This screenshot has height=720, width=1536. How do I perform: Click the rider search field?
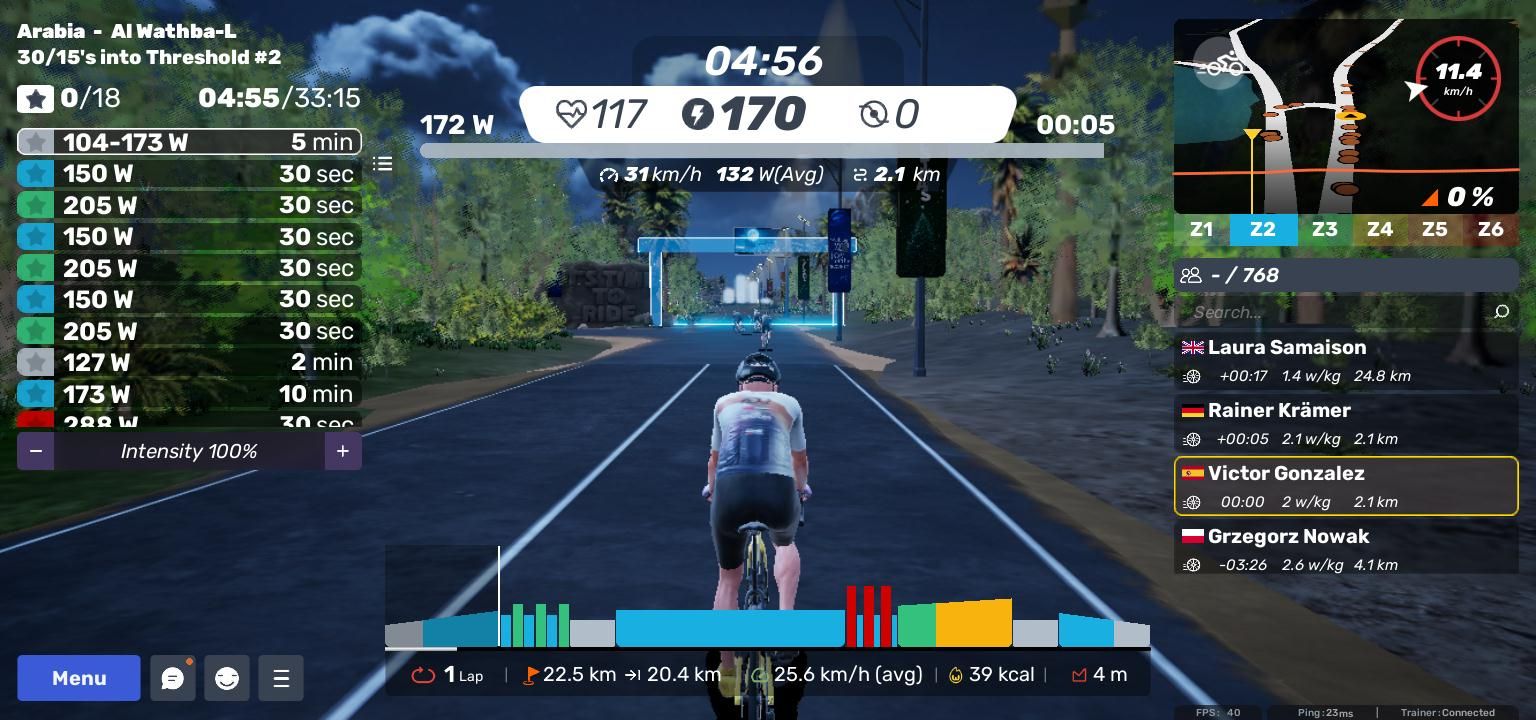click(1335, 312)
